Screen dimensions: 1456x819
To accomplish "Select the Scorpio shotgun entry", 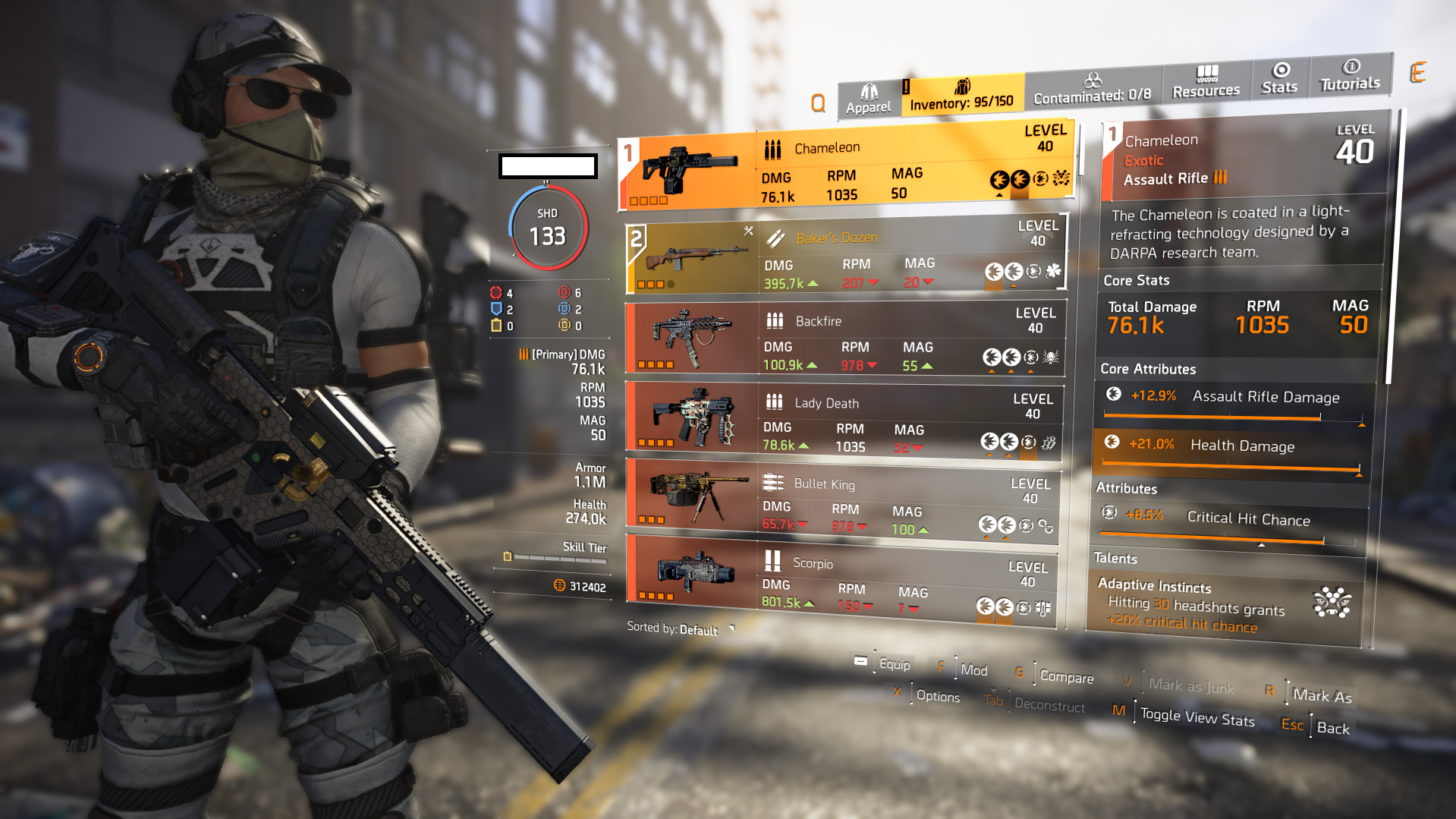I will [840, 579].
